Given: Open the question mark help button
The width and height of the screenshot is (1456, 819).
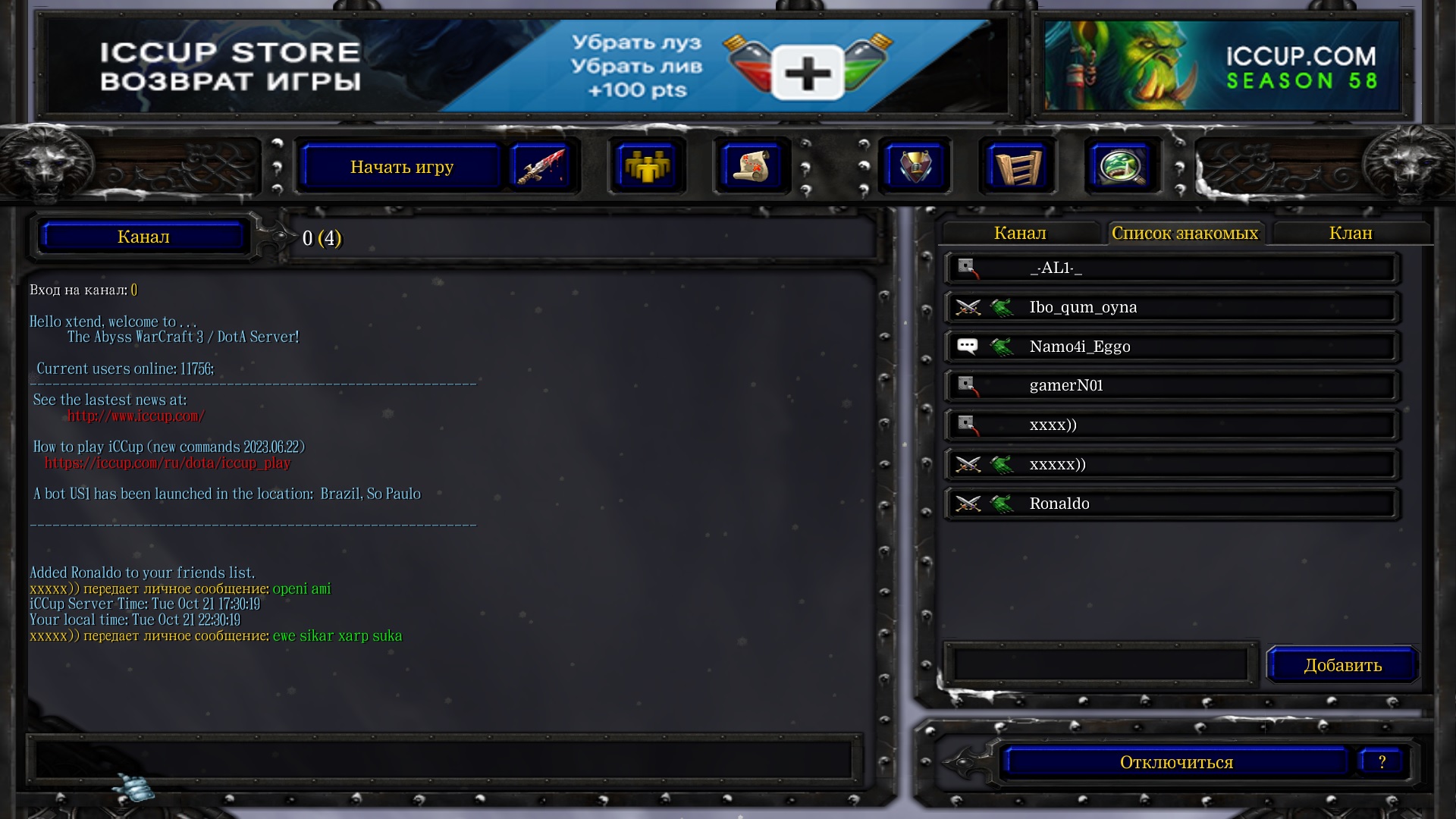Looking at the screenshot, I should (x=1382, y=762).
